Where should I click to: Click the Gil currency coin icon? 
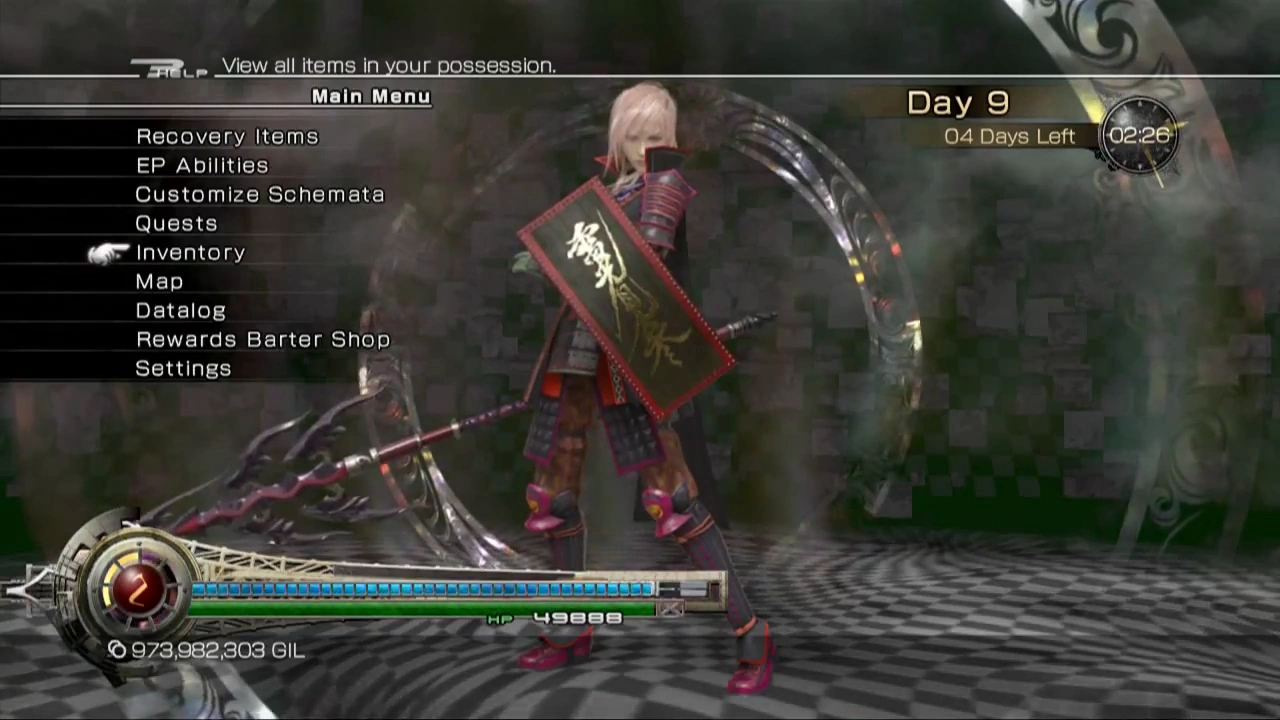[x=117, y=650]
